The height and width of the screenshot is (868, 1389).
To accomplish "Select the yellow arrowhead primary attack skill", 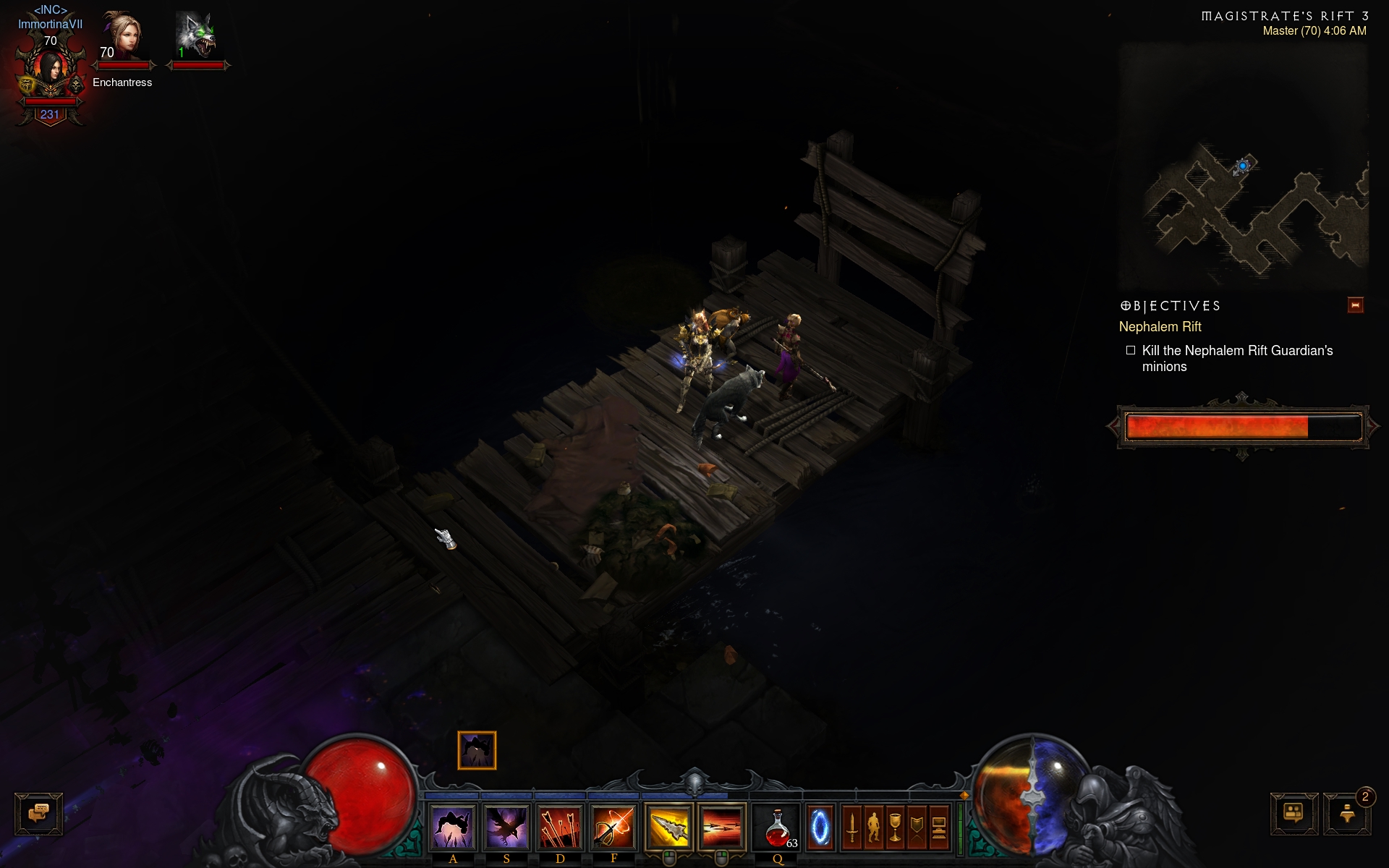I will click(668, 827).
